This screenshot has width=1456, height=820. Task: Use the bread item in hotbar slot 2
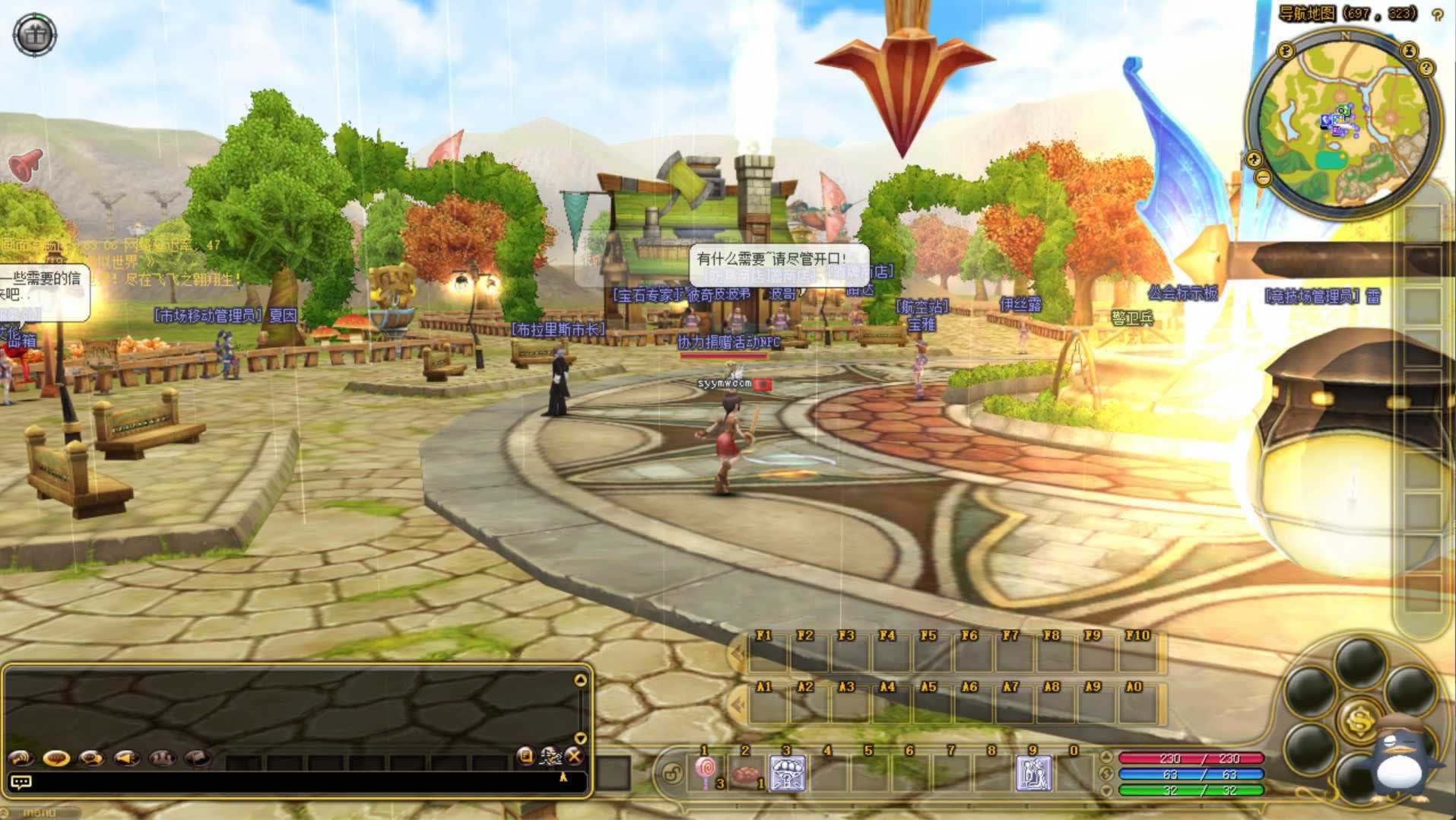tap(747, 774)
